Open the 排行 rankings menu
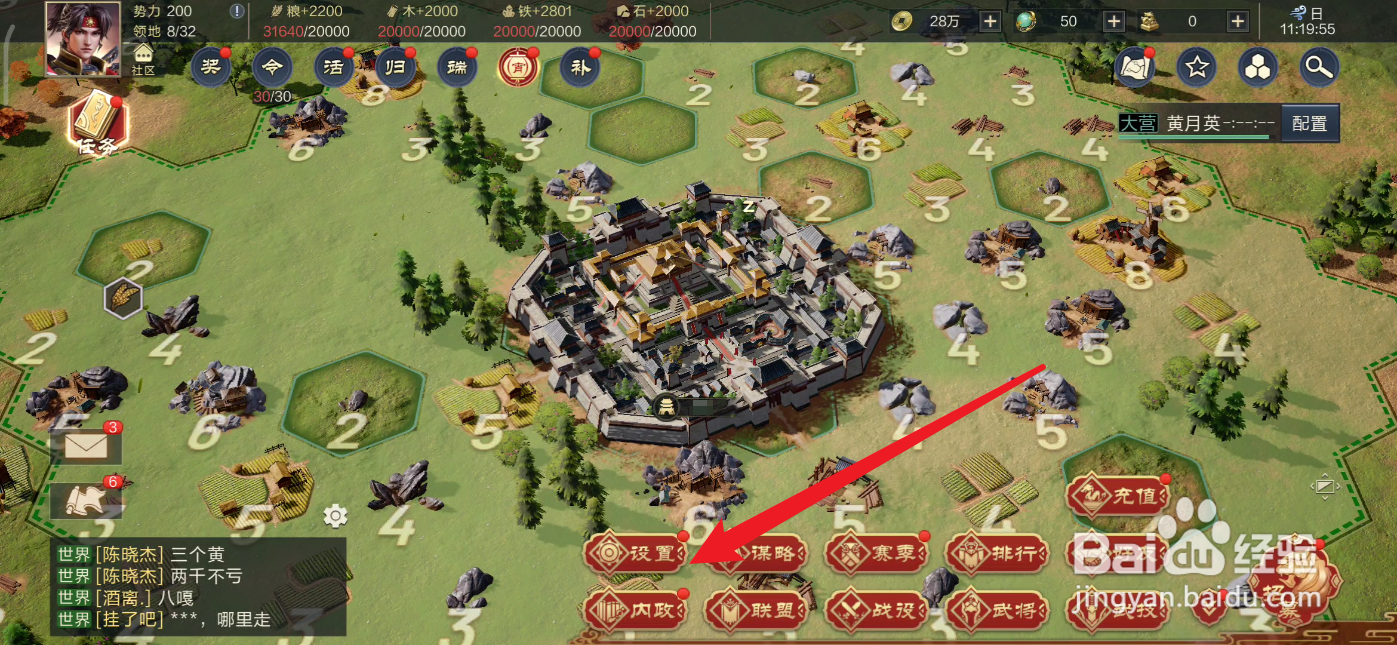Screen dimensions: 1397x645 pos(997,553)
